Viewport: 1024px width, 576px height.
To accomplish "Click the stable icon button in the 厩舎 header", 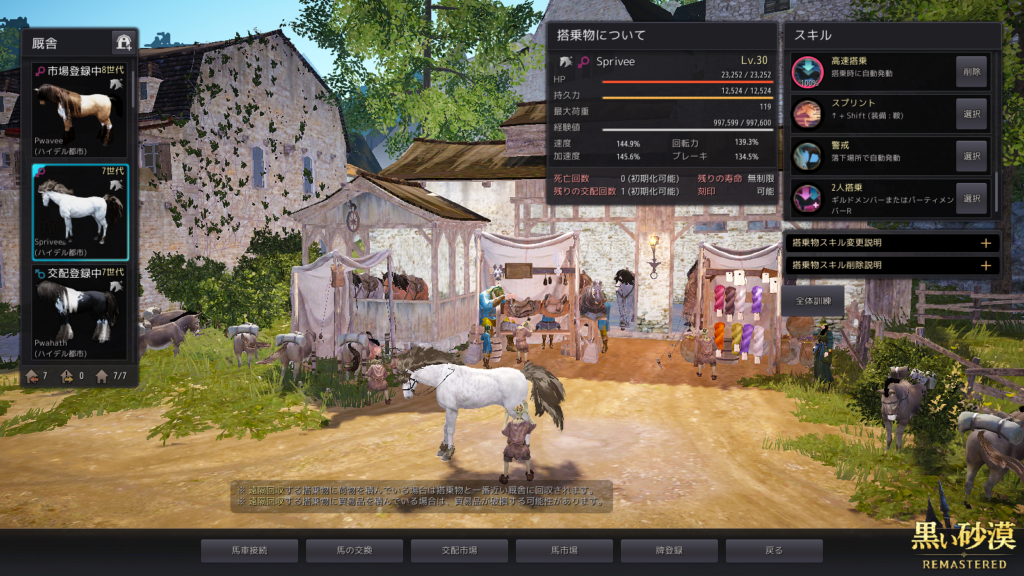I will (124, 43).
